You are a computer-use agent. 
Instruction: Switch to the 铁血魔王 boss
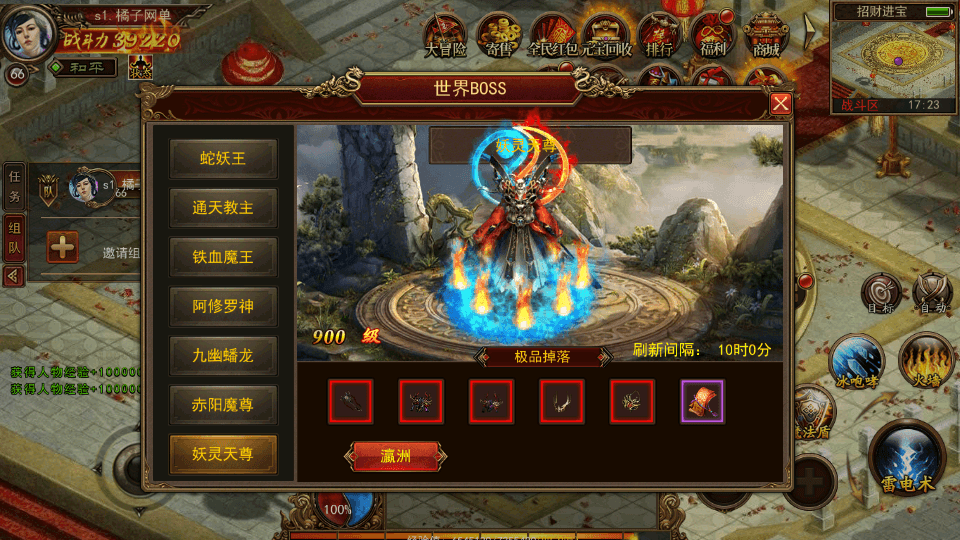[222, 257]
